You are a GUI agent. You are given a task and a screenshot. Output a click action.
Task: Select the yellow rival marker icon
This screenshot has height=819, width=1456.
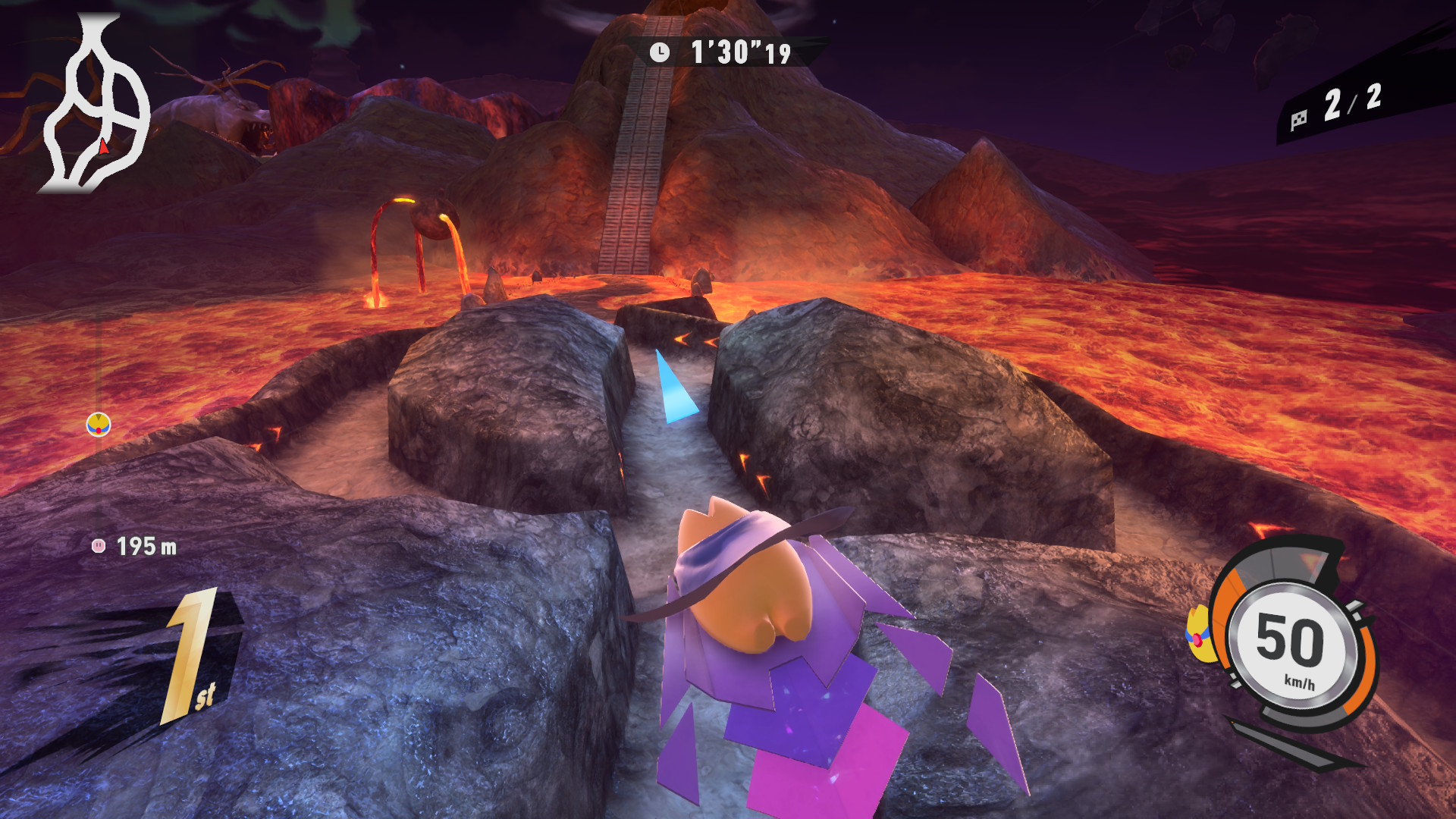pyautogui.click(x=99, y=425)
